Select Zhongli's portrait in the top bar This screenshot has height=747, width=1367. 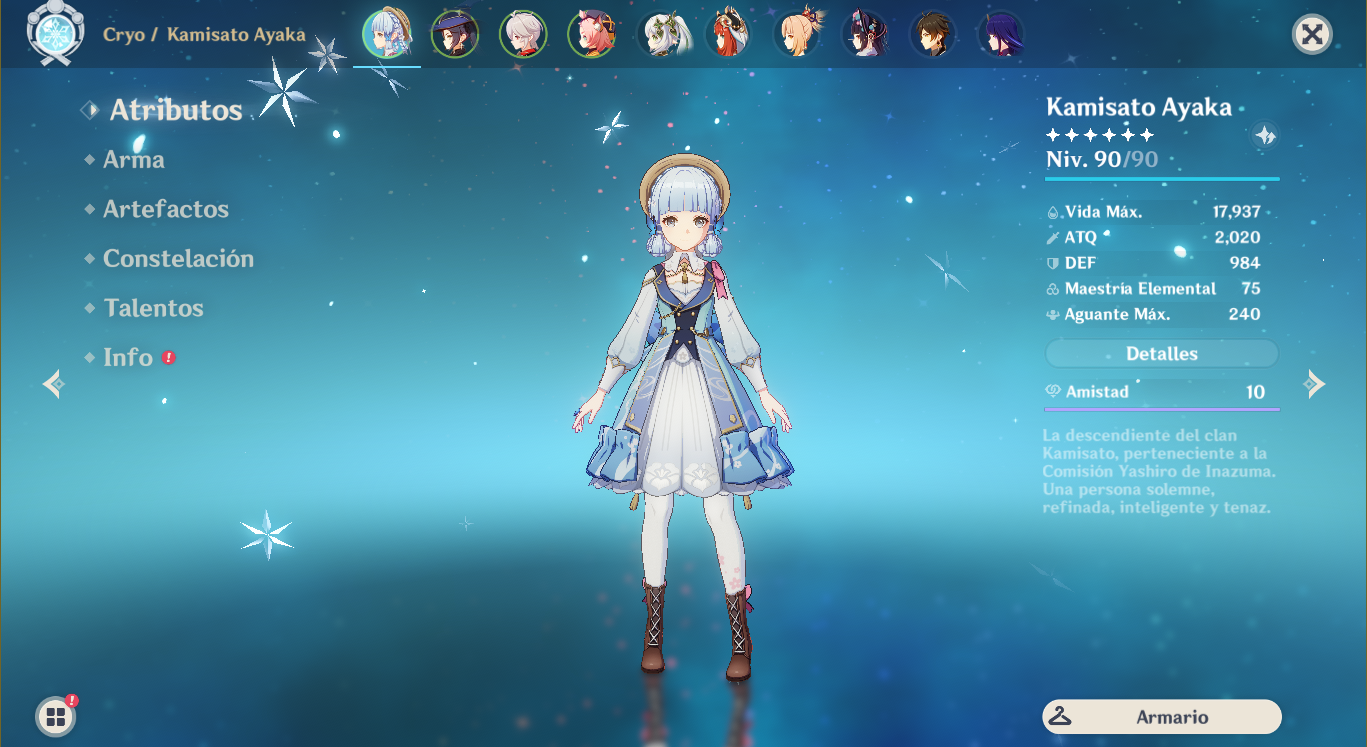click(932, 32)
